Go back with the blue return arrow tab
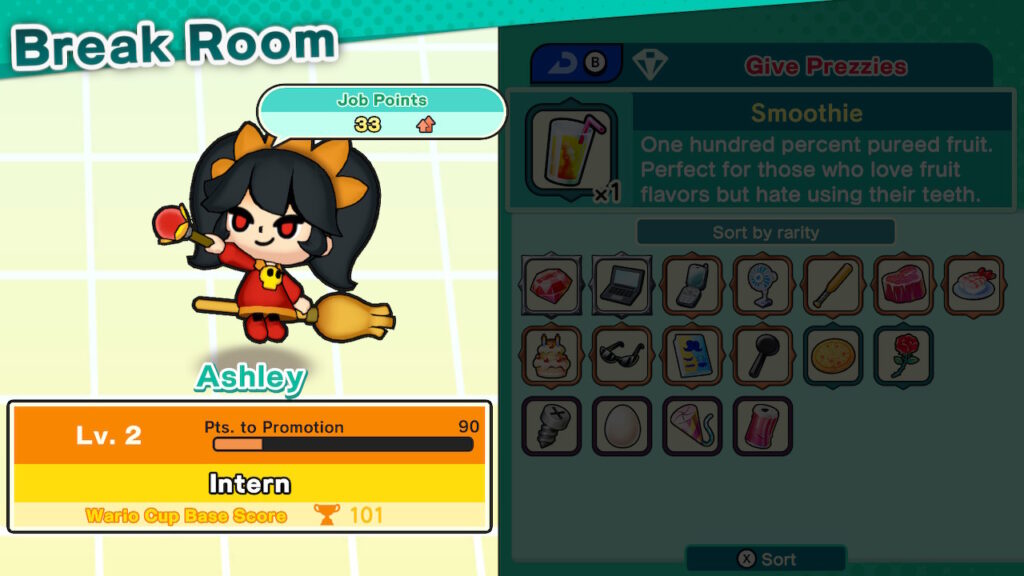The height and width of the screenshot is (576, 1024). tap(576, 64)
